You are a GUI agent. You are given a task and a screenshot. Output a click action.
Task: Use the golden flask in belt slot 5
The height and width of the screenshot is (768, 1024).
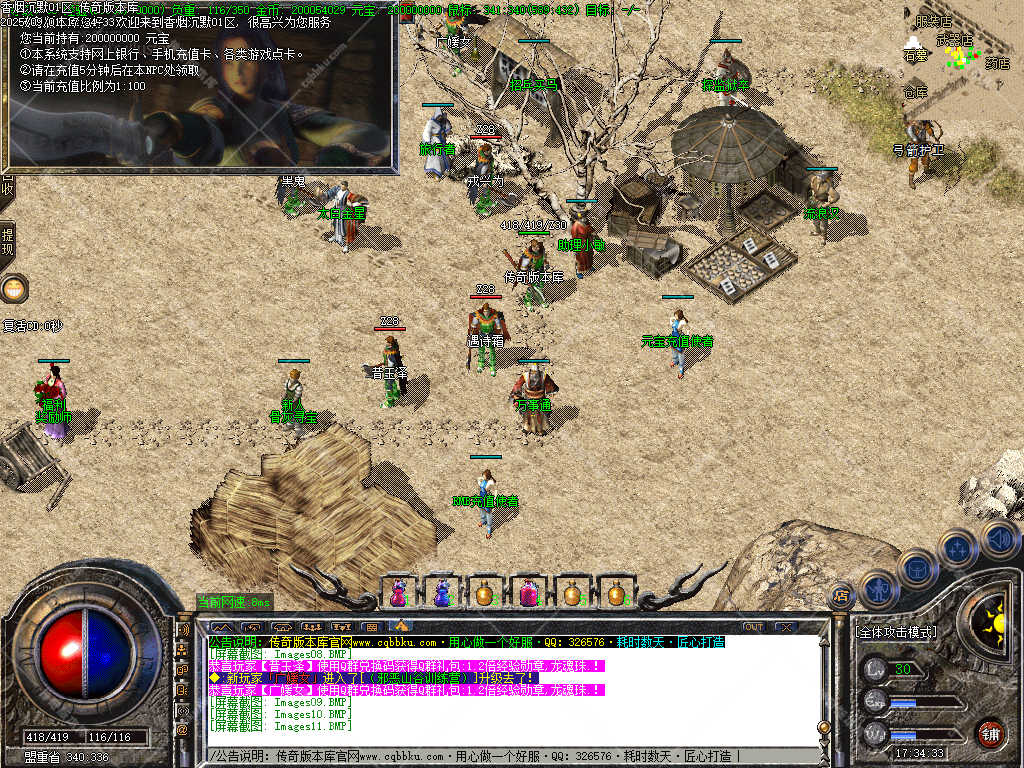(572, 593)
